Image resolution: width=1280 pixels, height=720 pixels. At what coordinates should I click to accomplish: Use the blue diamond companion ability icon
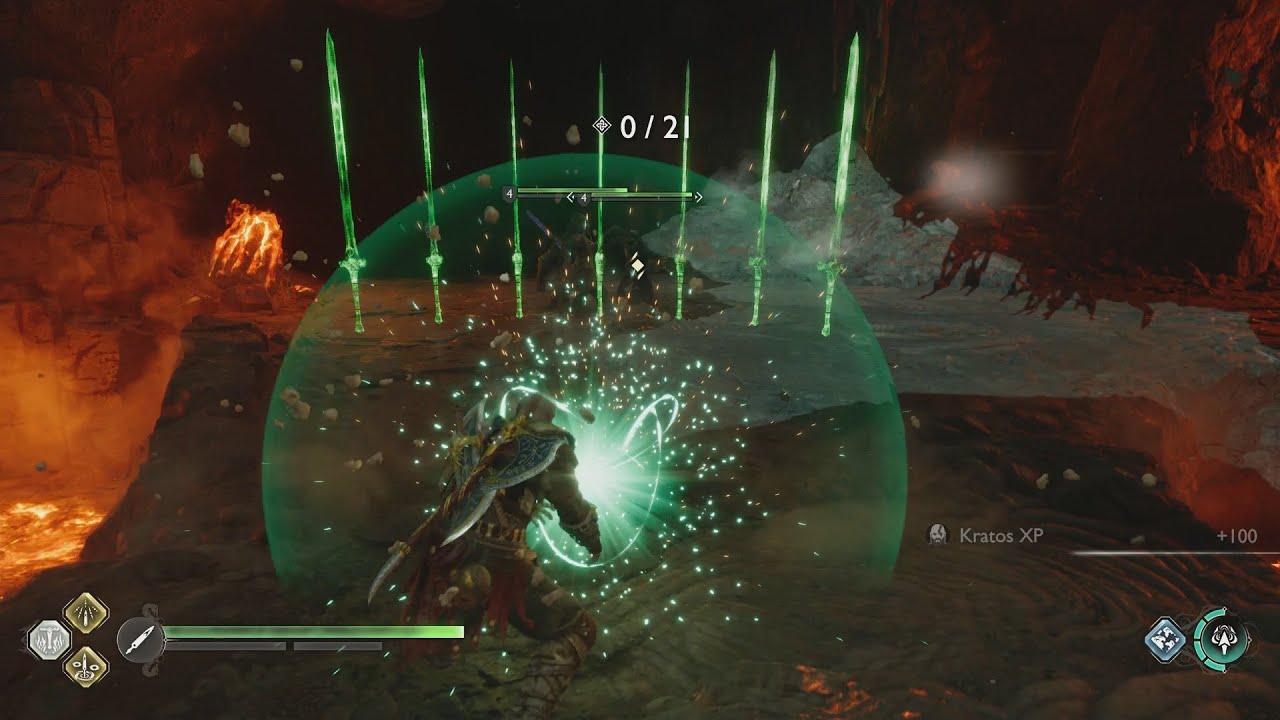(x=1165, y=640)
